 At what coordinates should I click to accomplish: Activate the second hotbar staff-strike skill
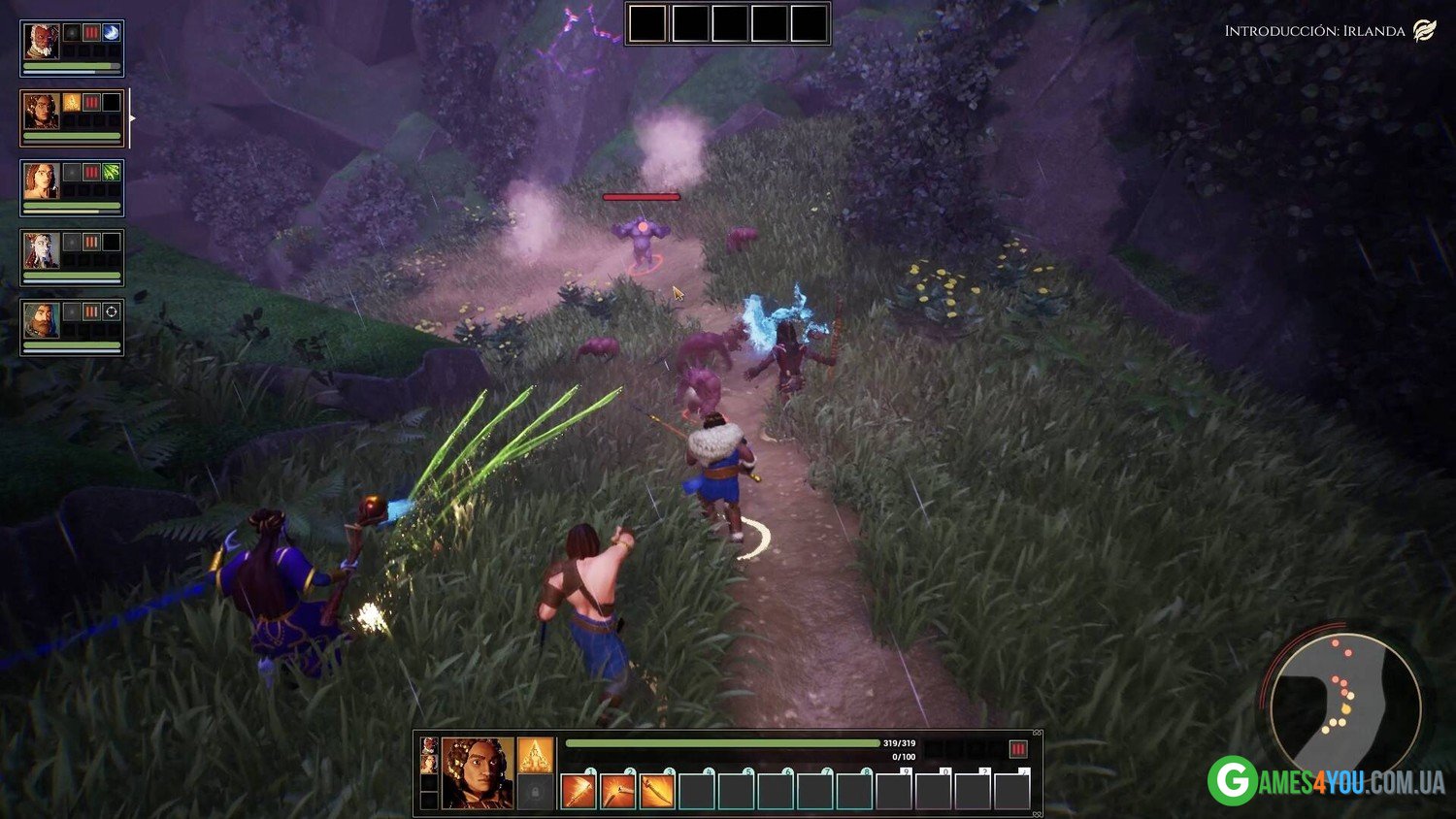click(618, 792)
